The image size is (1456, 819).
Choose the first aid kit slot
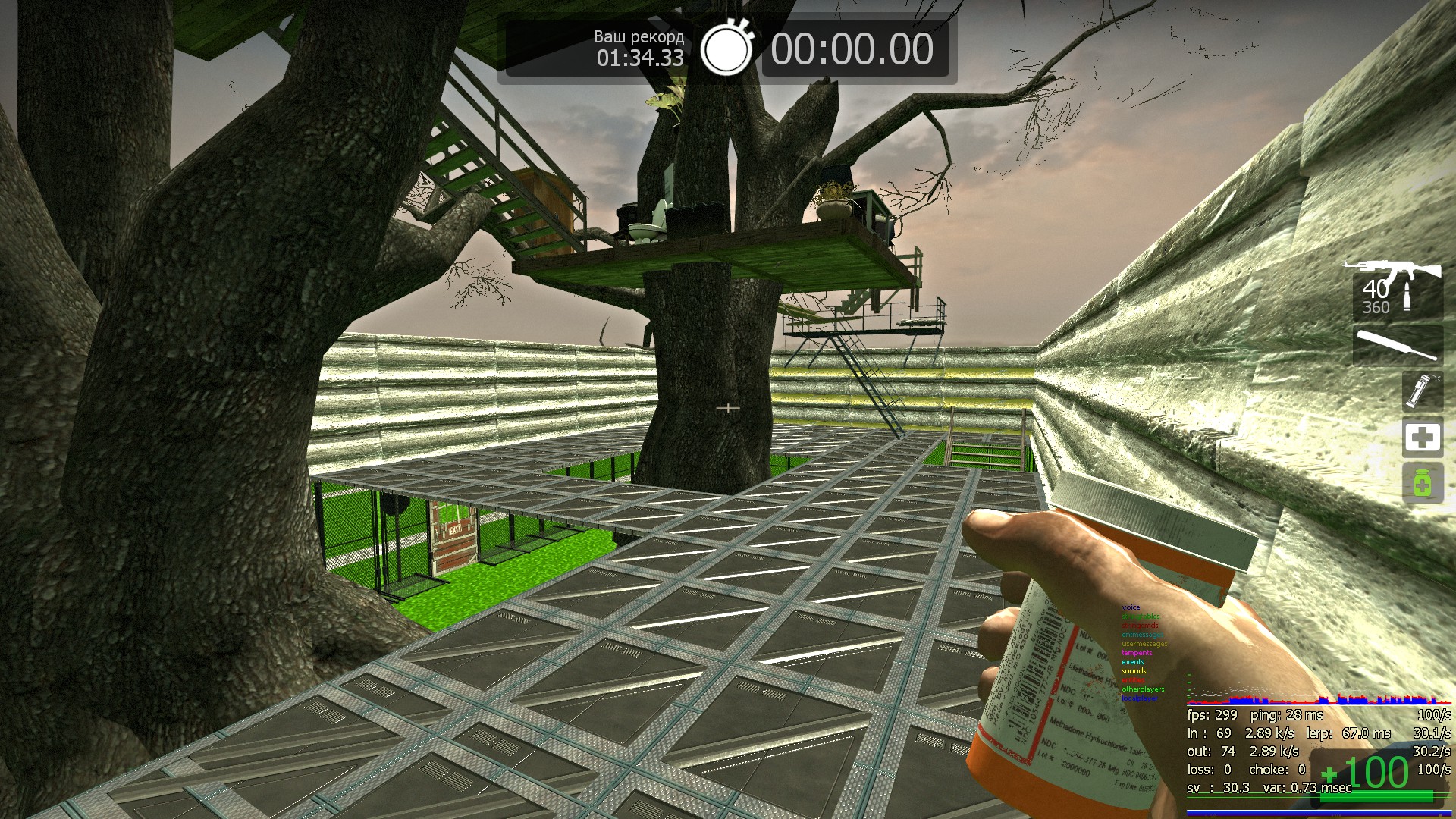point(1422,438)
